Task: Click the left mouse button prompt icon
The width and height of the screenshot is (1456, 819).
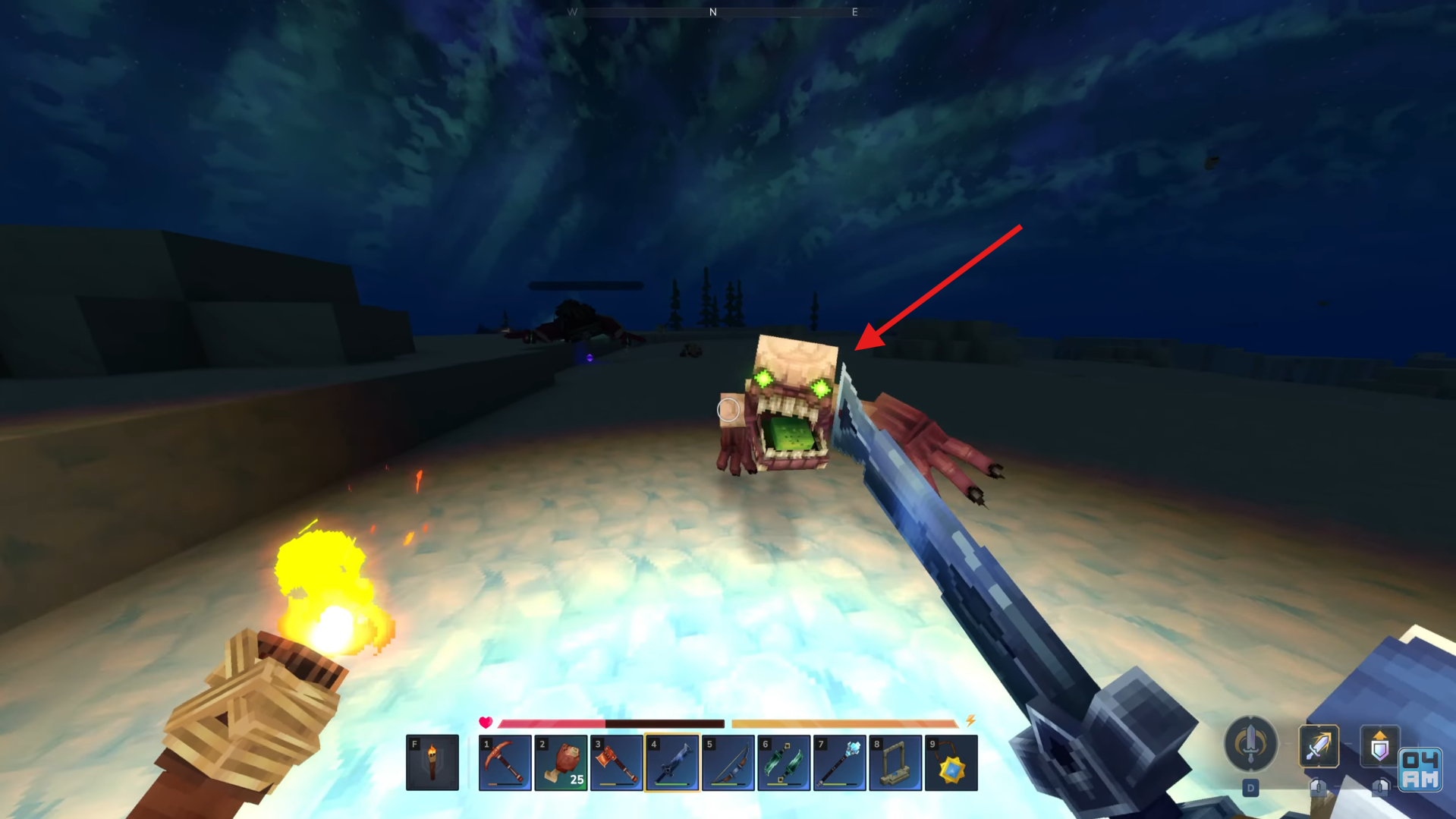Action: (1319, 786)
